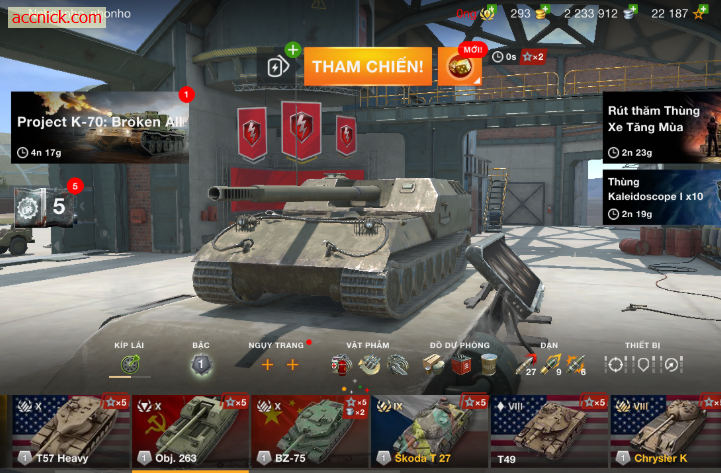The width and height of the screenshot is (721, 473).
Task: Open the Đồ Dự Phòng provisions slots
Action: pyautogui.click(x=460, y=365)
